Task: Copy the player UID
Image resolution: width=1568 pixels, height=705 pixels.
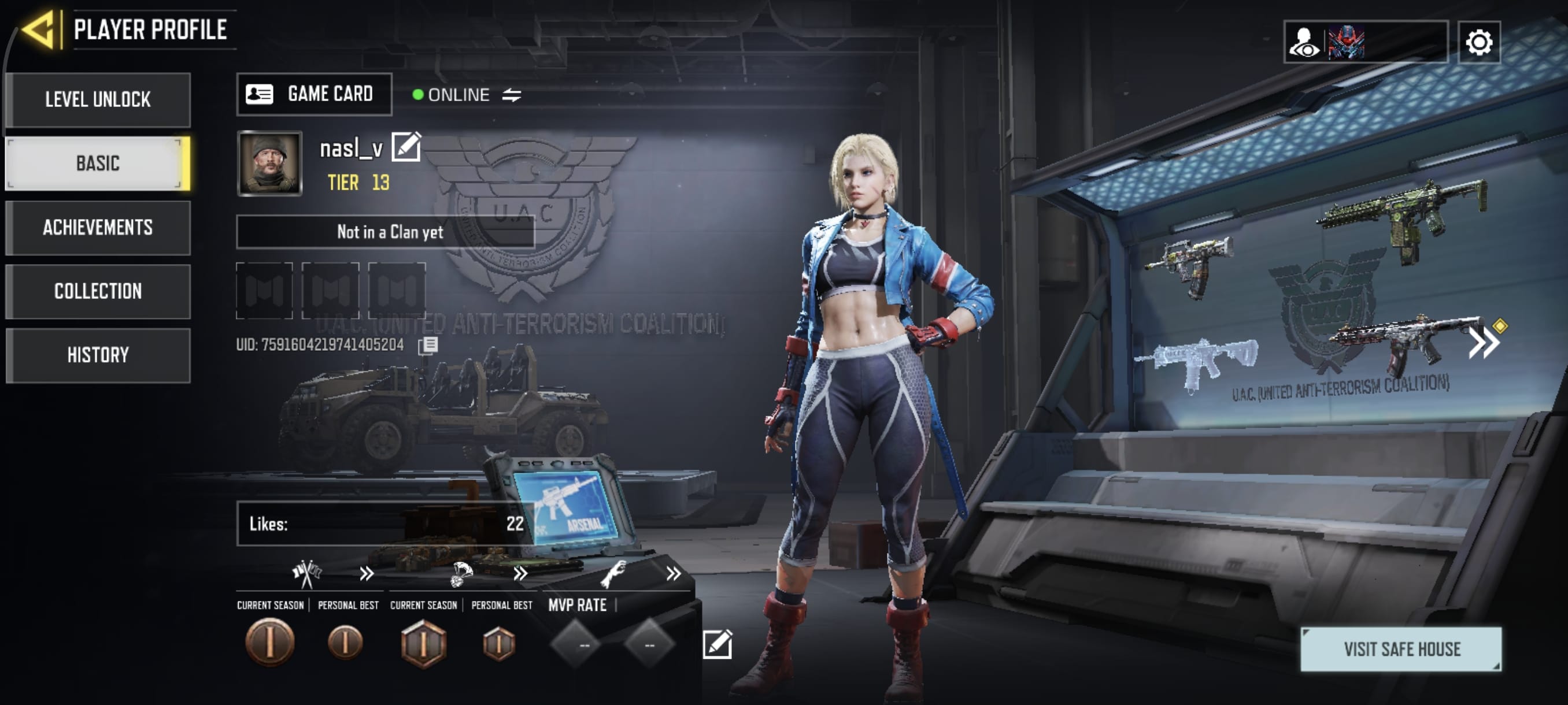Action: [x=428, y=346]
